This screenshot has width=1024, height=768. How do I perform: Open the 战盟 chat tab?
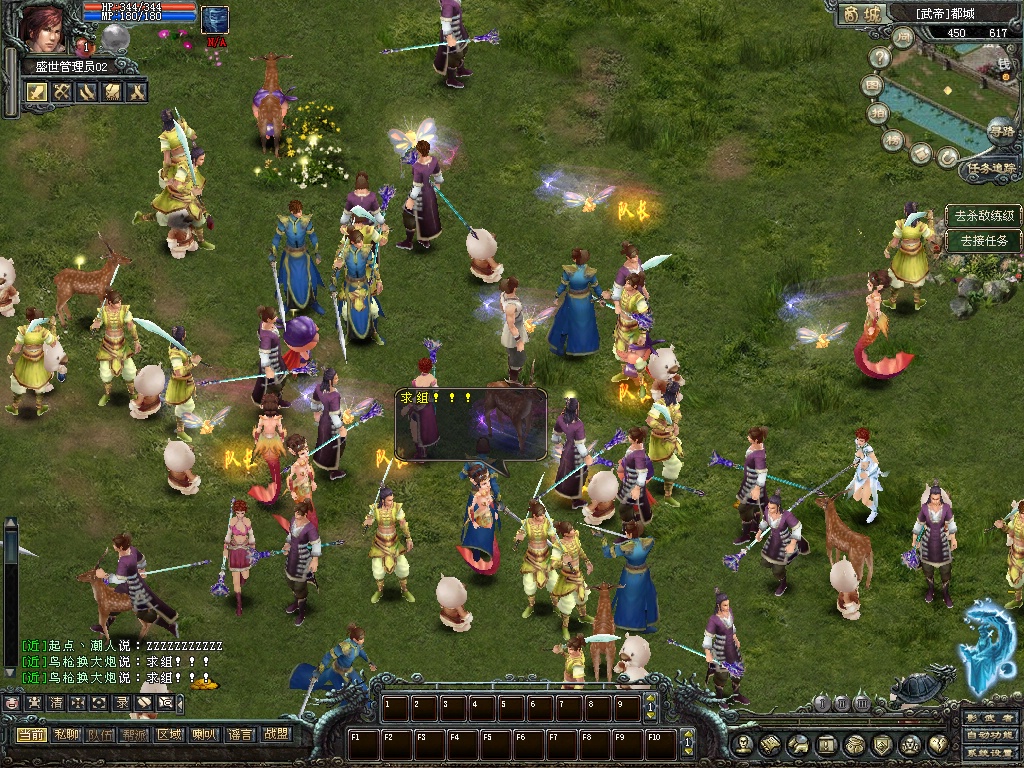276,735
